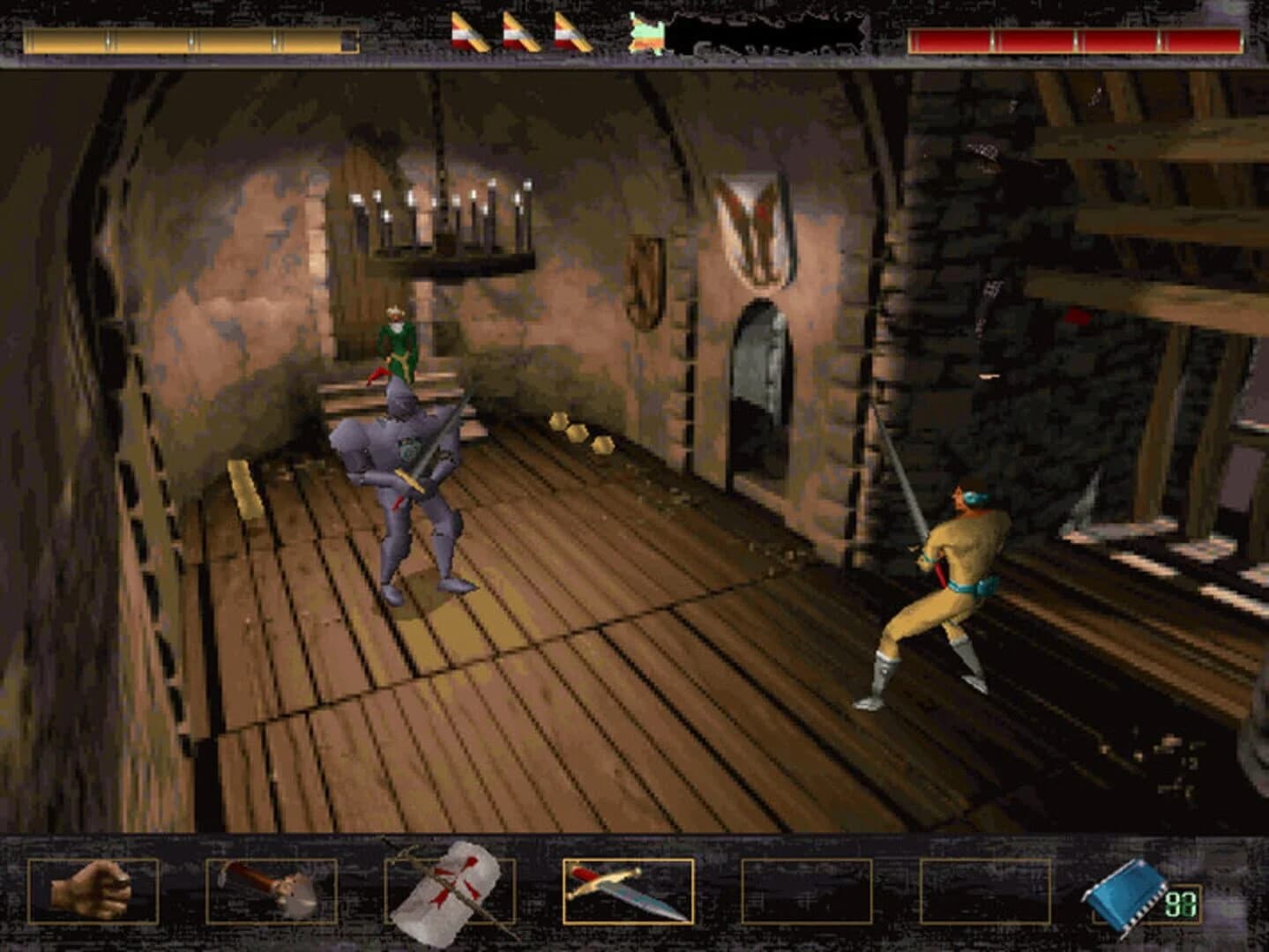The height and width of the screenshot is (952, 1269).
Task: Click the third life flag marker
Action: tap(569, 31)
